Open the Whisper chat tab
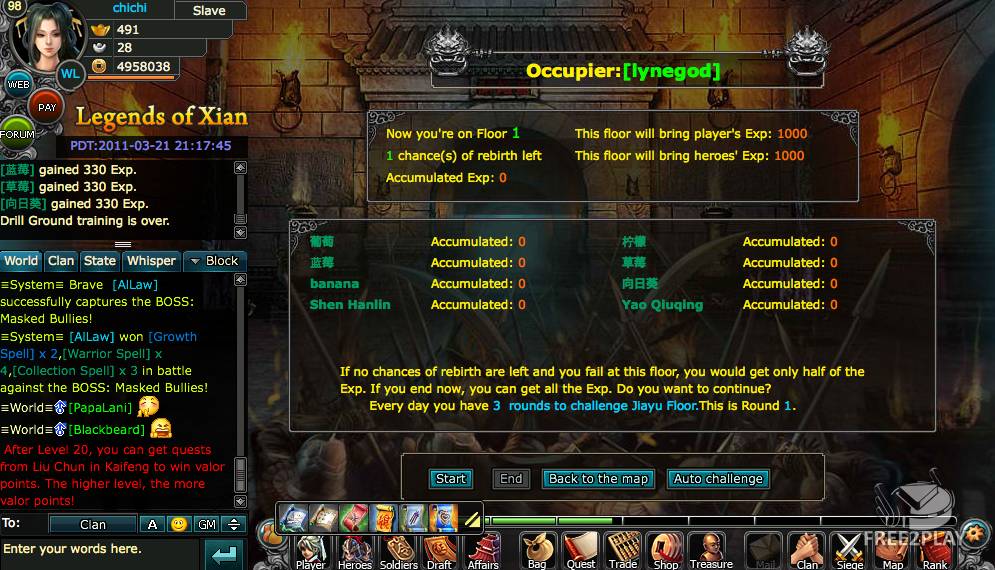Image resolution: width=995 pixels, height=570 pixels. [150, 261]
